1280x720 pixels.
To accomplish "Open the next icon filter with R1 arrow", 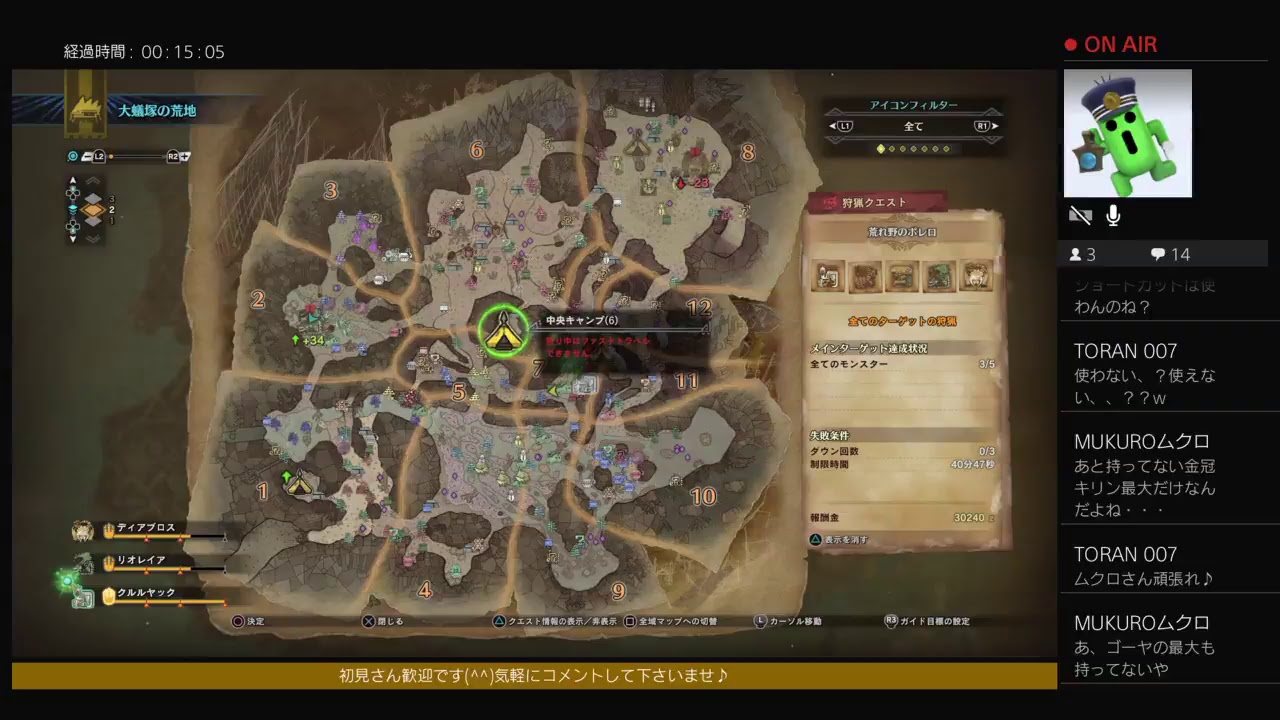I will tap(983, 125).
